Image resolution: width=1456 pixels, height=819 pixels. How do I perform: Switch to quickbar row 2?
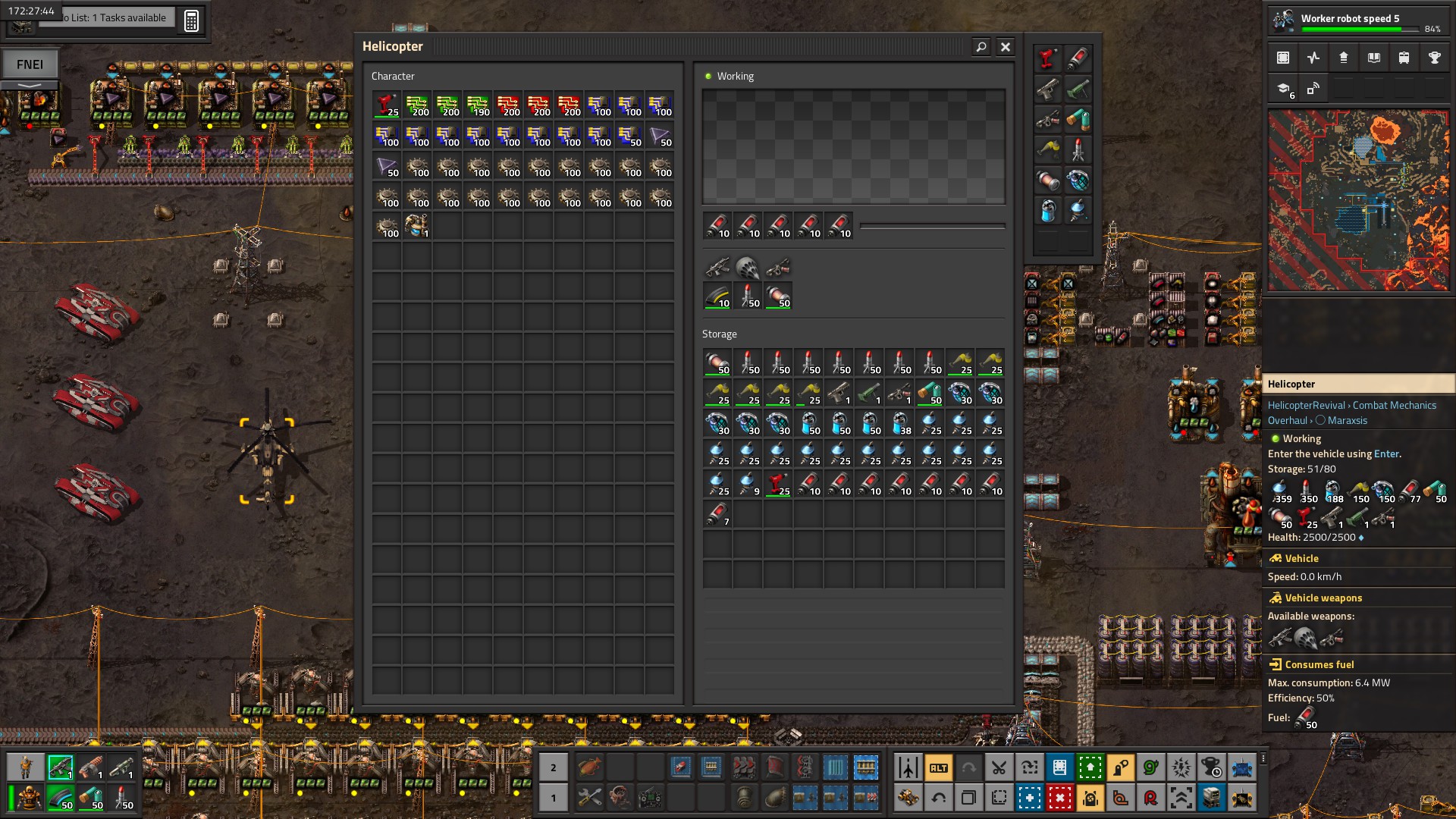[554, 768]
